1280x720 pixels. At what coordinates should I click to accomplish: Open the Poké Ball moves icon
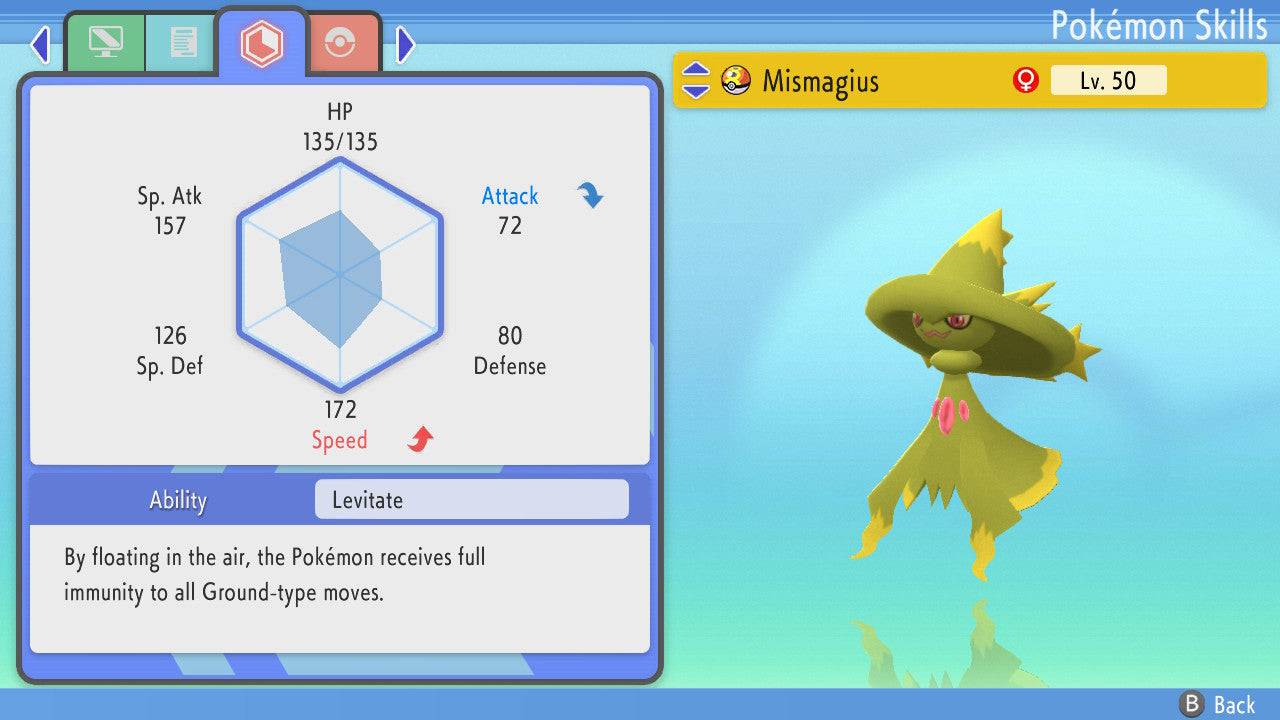coord(341,42)
